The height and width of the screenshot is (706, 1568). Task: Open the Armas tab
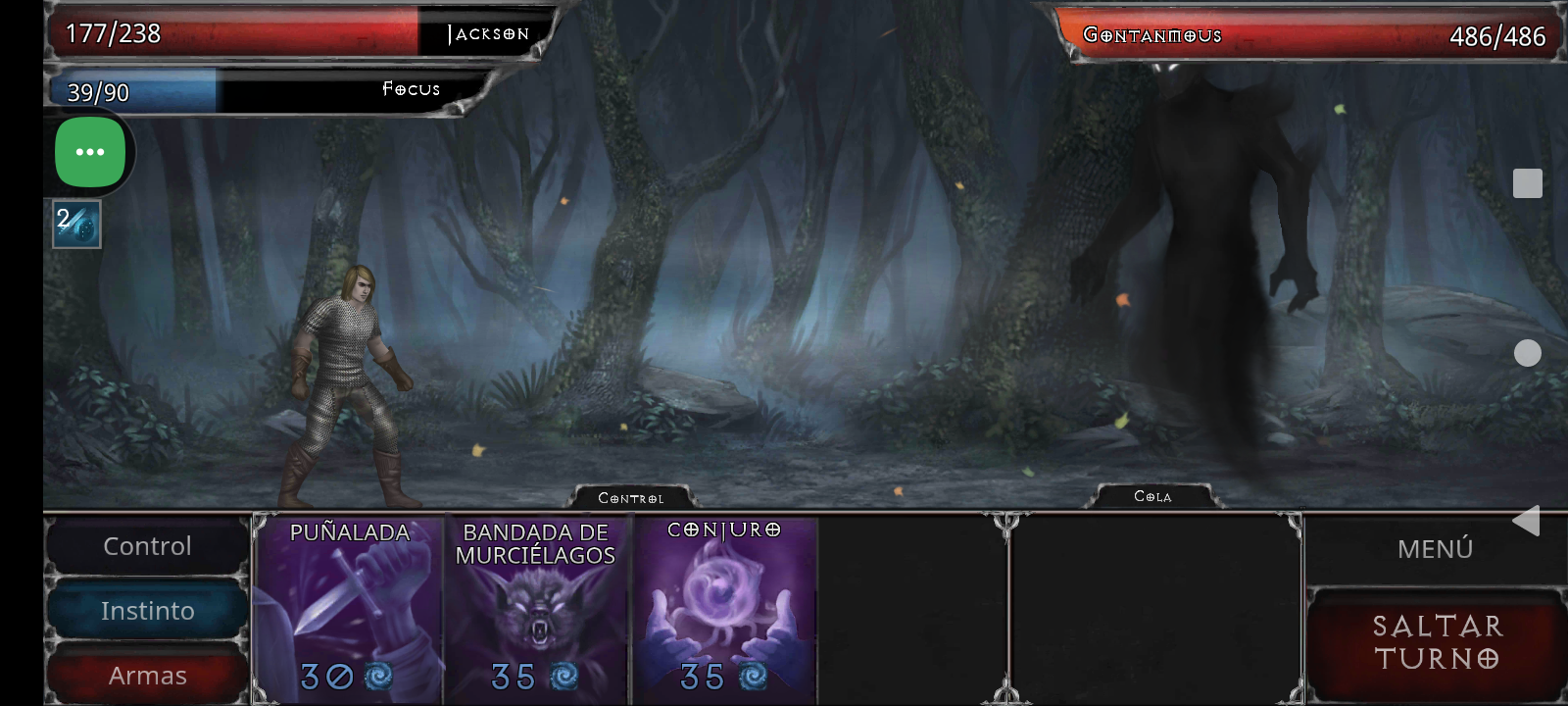coord(147,675)
